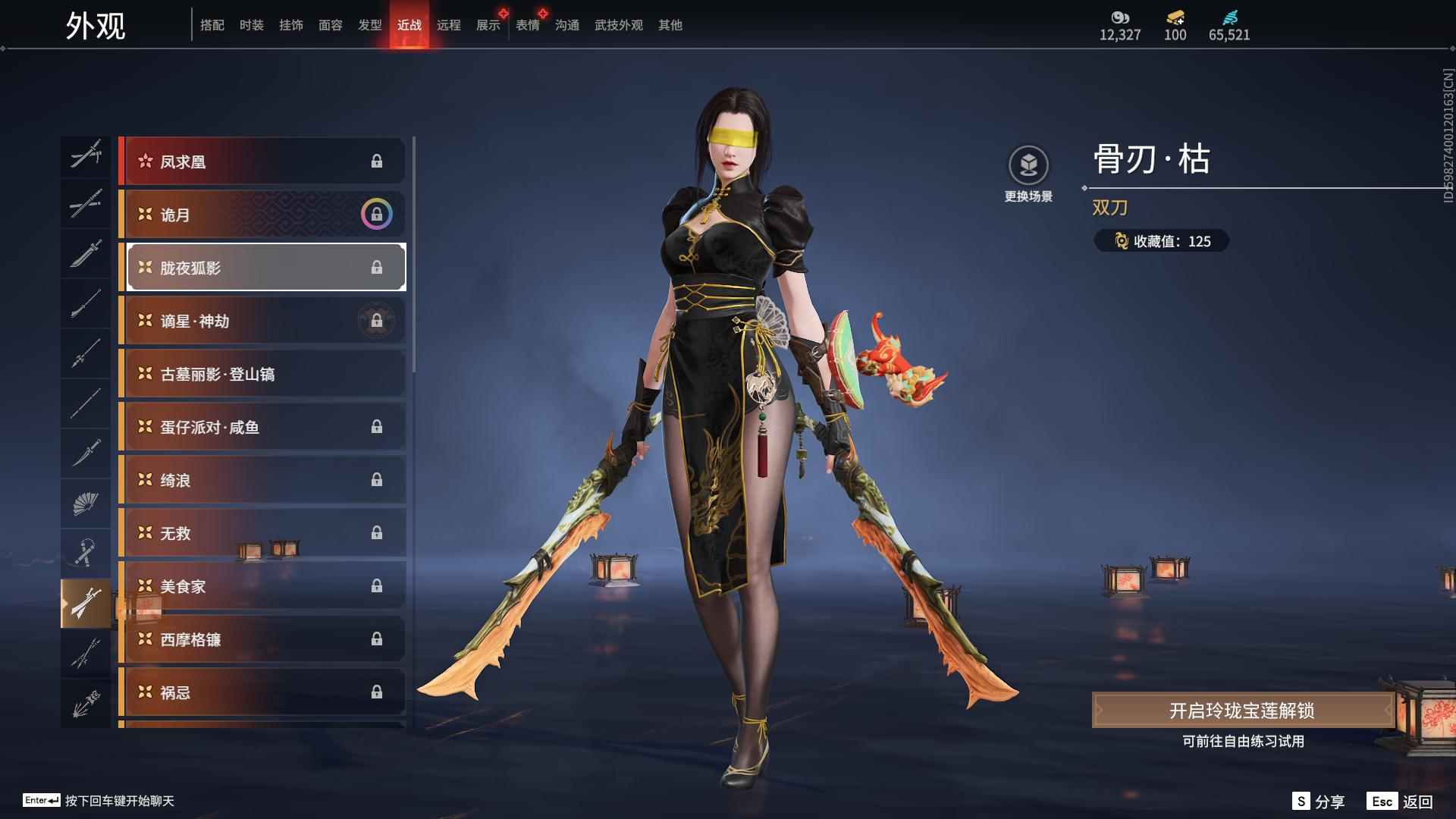Open the 分享 share option
Image resolution: width=1456 pixels, height=819 pixels.
coord(1319,802)
